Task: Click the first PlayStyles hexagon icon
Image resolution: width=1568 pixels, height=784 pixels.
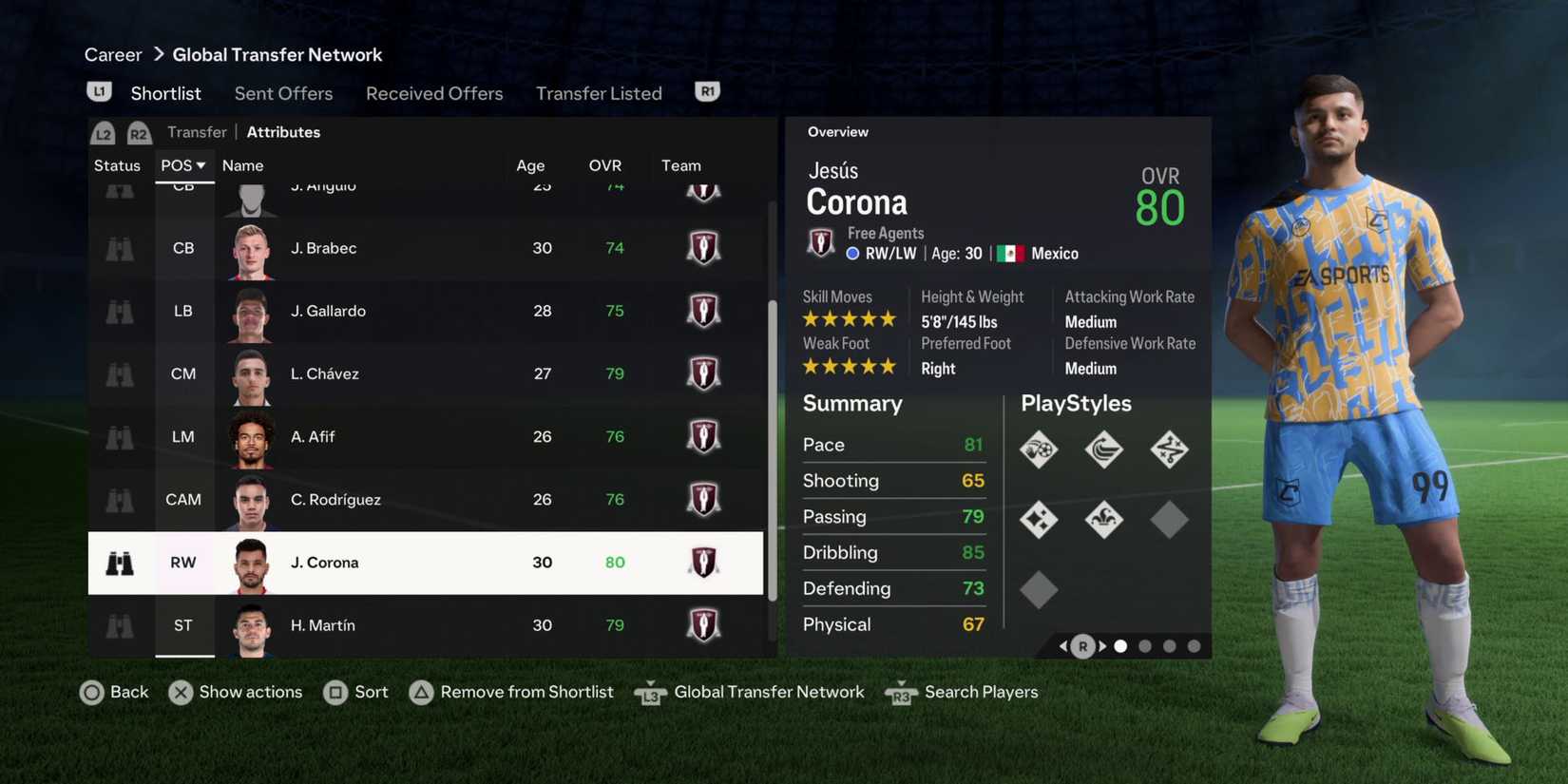Action: point(1039,449)
